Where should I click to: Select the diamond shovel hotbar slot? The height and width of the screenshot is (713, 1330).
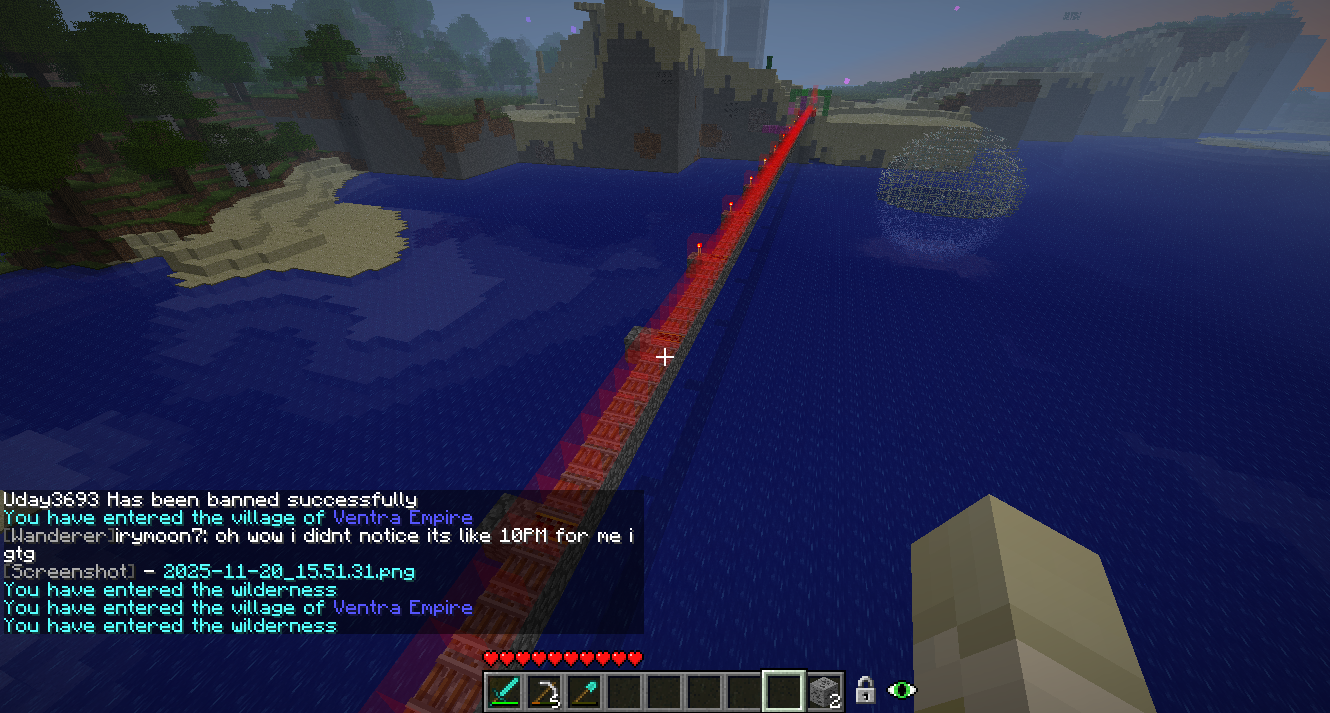point(585,691)
